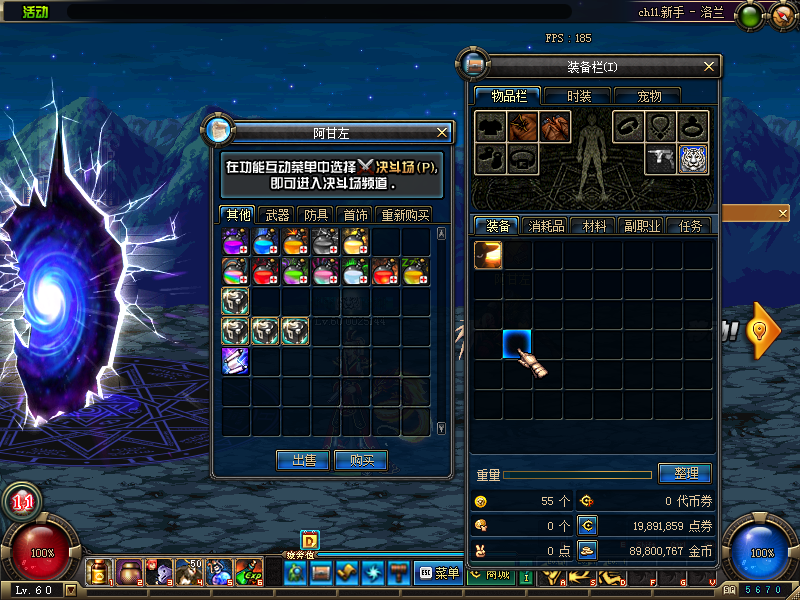
Task: Switch to the 材料 materials tab
Action: [x=593, y=226]
